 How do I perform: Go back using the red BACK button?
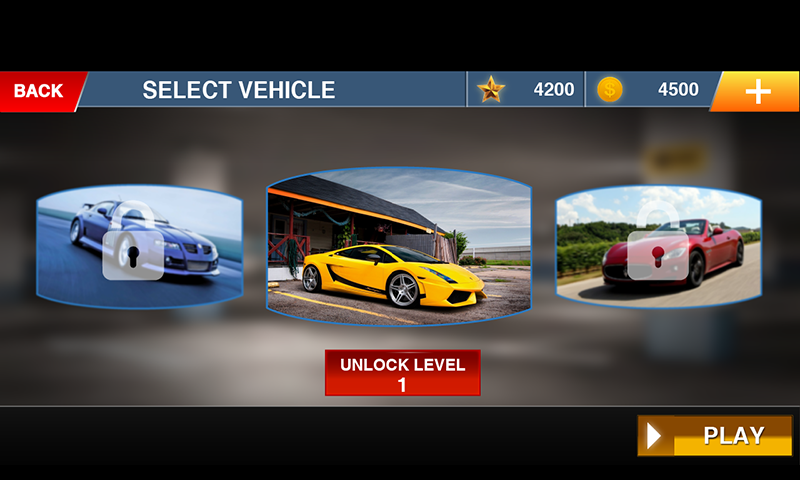pos(40,91)
